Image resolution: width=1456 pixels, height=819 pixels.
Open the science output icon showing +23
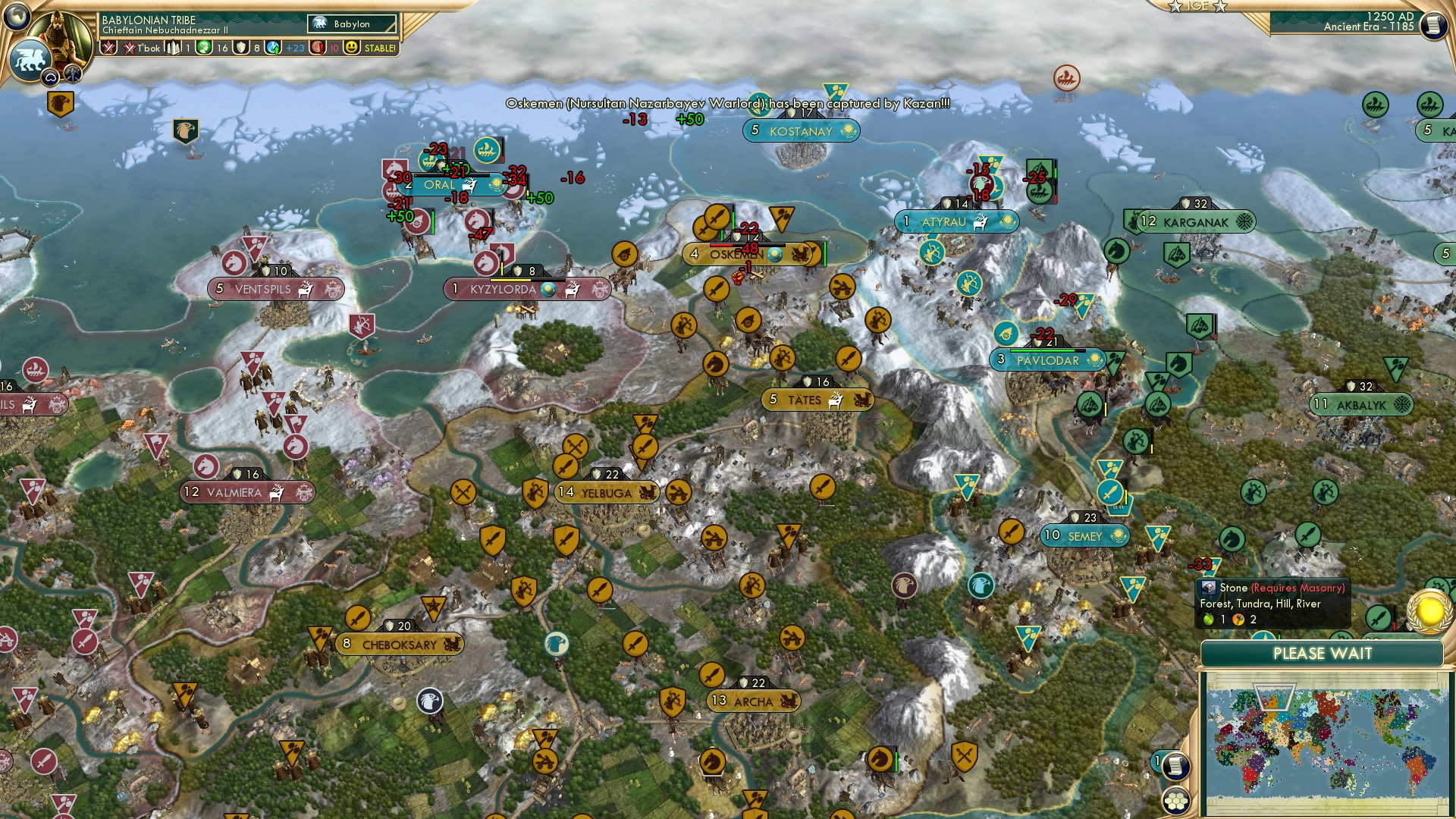(273, 48)
